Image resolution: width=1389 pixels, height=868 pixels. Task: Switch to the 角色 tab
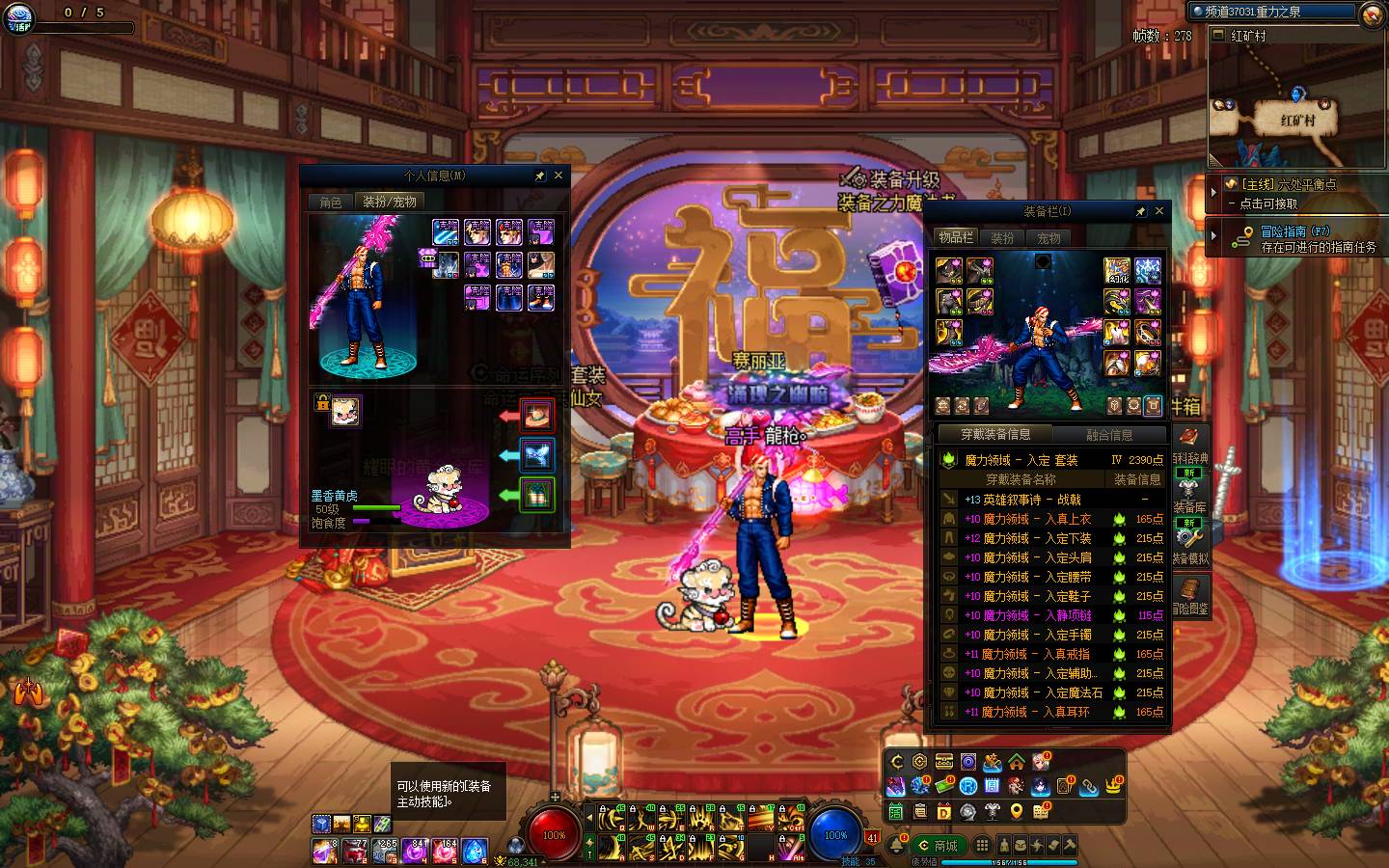pos(331,202)
